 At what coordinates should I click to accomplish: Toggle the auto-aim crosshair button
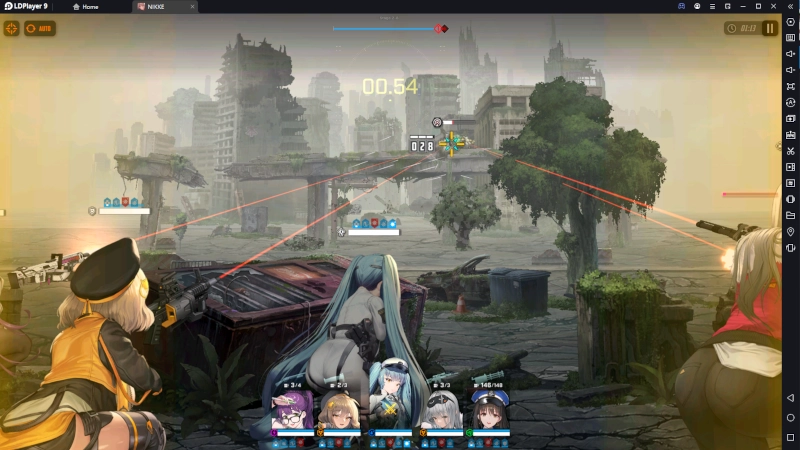(x=12, y=28)
